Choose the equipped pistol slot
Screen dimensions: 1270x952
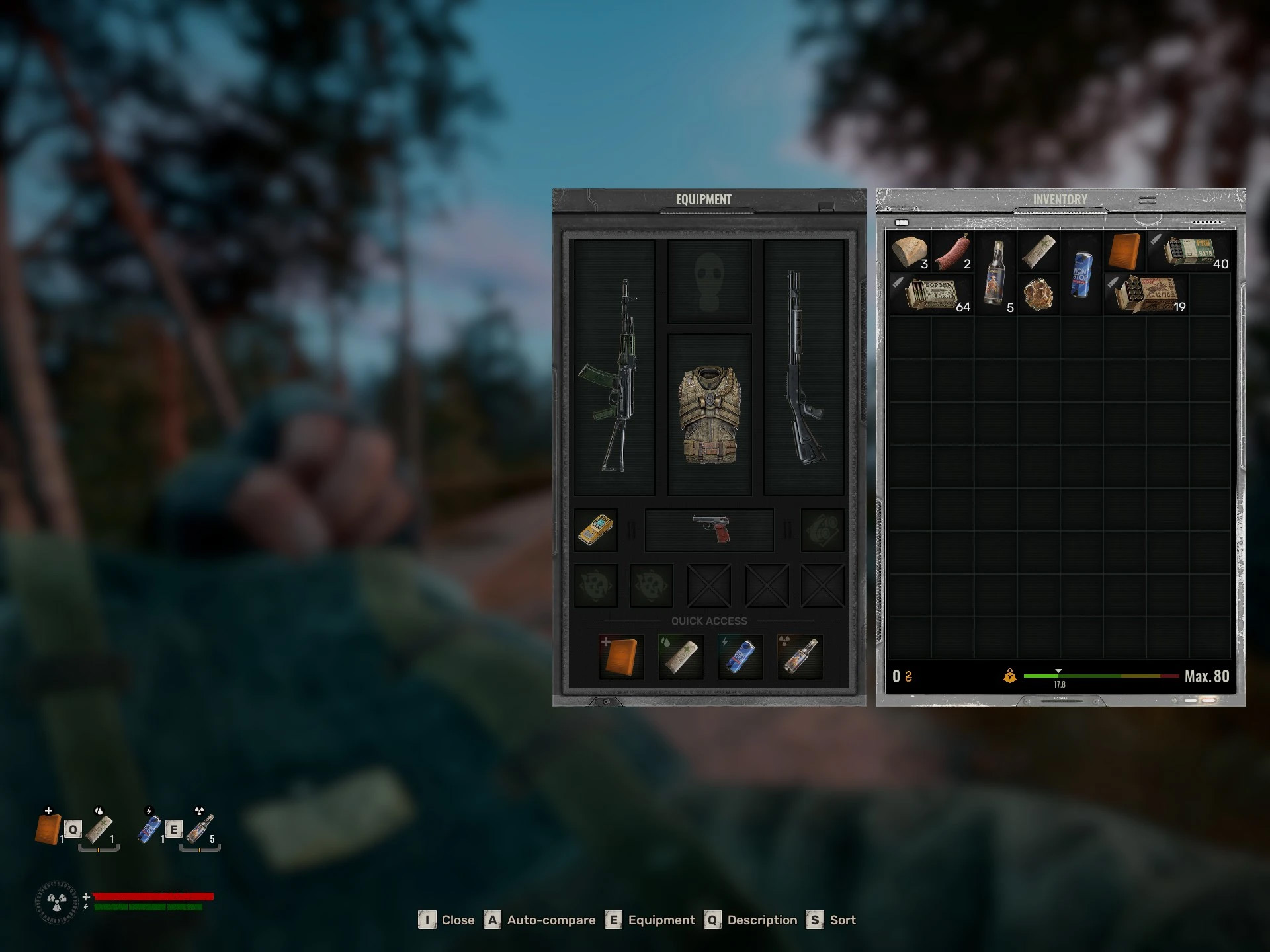coord(709,530)
